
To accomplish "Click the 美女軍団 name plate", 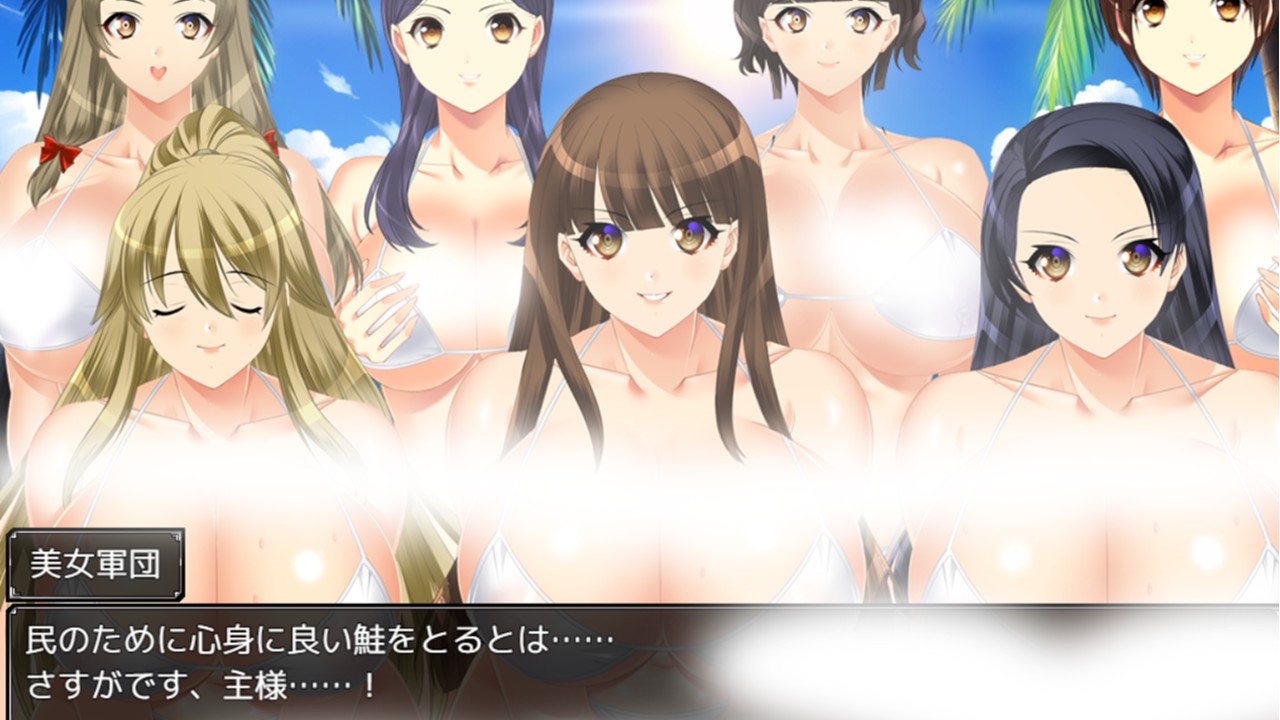I will pos(95,563).
